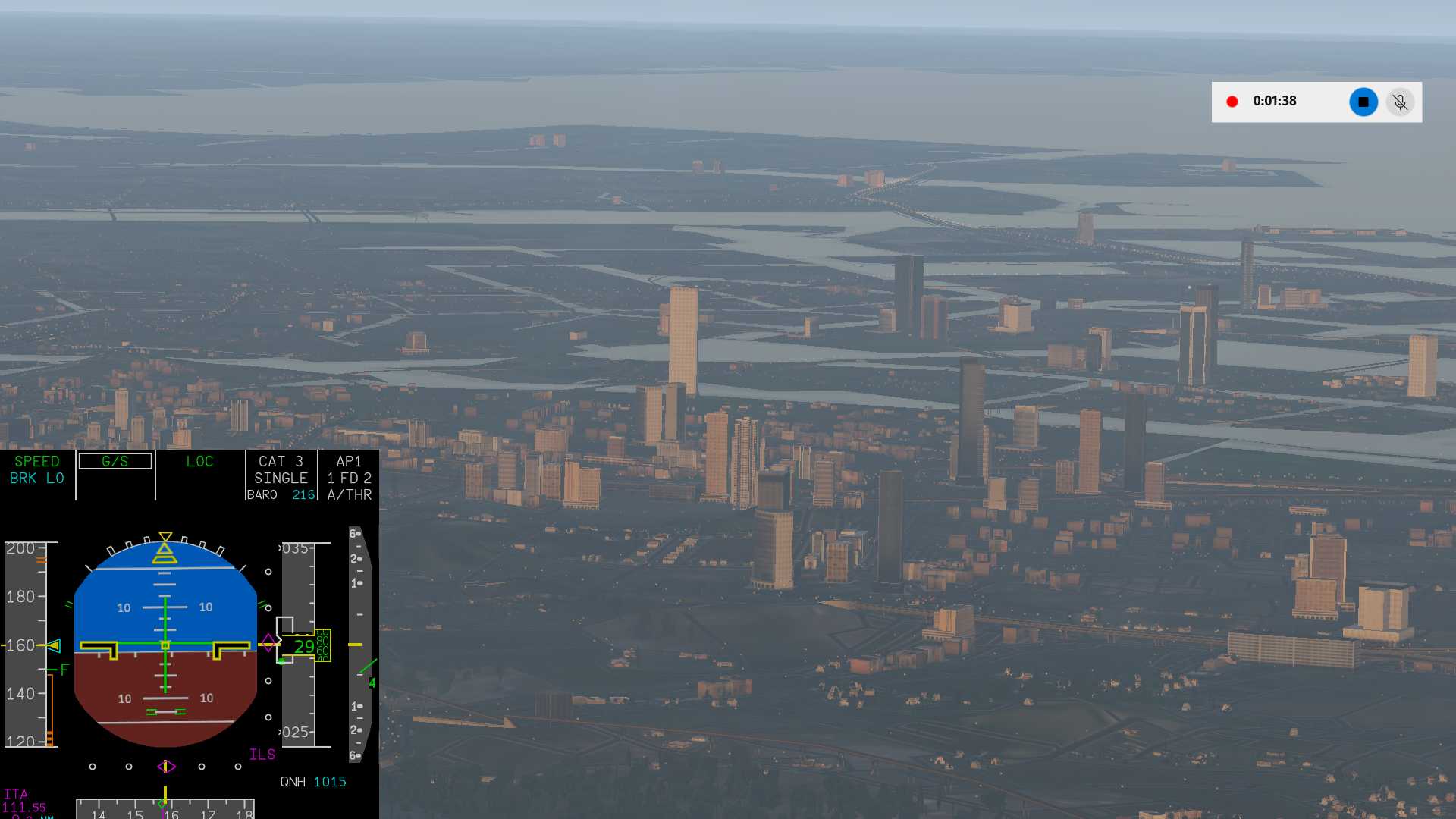This screenshot has width=1456, height=819.
Task: Stop the screen recording
Action: pyautogui.click(x=1363, y=102)
